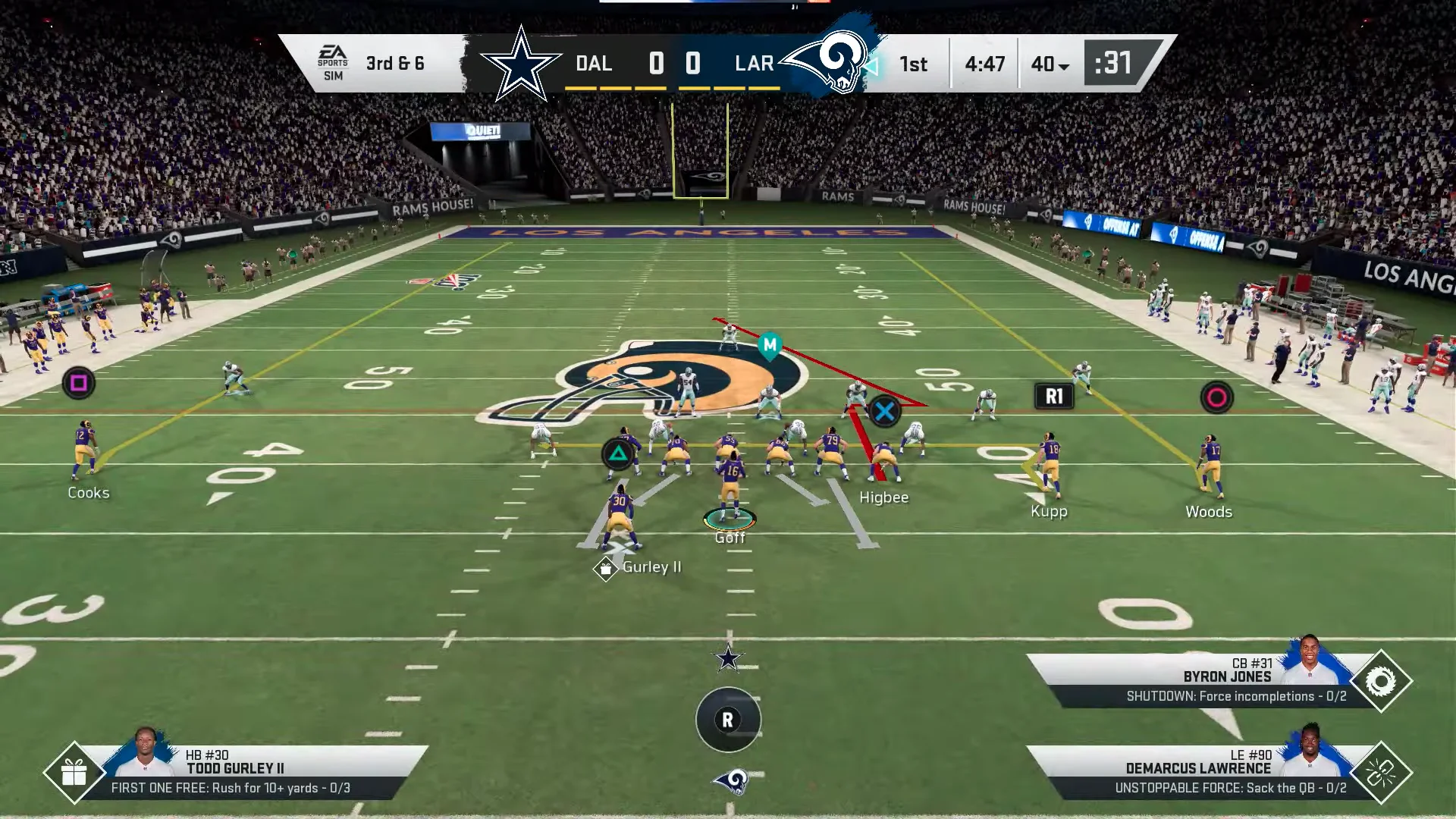Click the Unstoppable Force broken-chain icon
The height and width of the screenshot is (819, 1456).
pyautogui.click(x=1380, y=773)
